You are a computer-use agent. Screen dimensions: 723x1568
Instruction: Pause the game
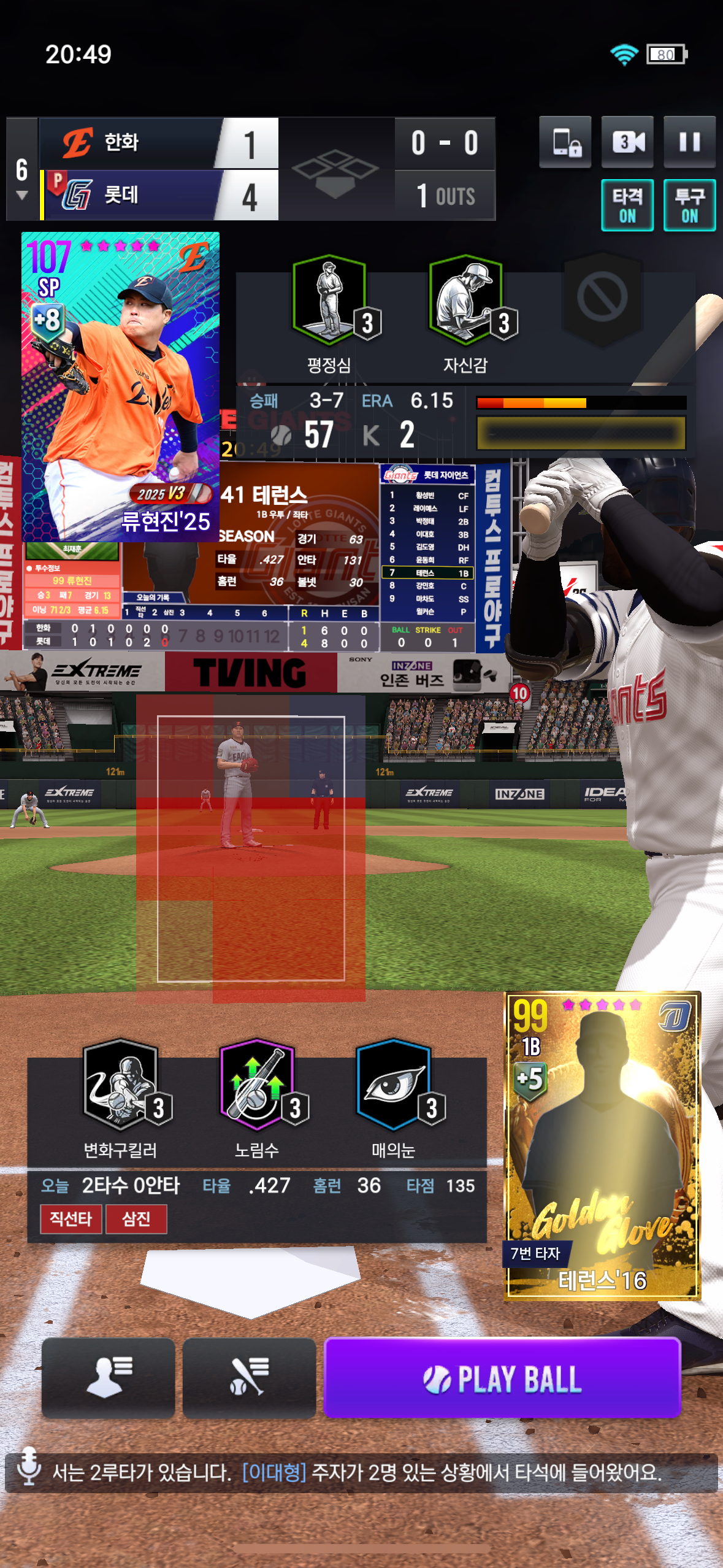tap(689, 142)
